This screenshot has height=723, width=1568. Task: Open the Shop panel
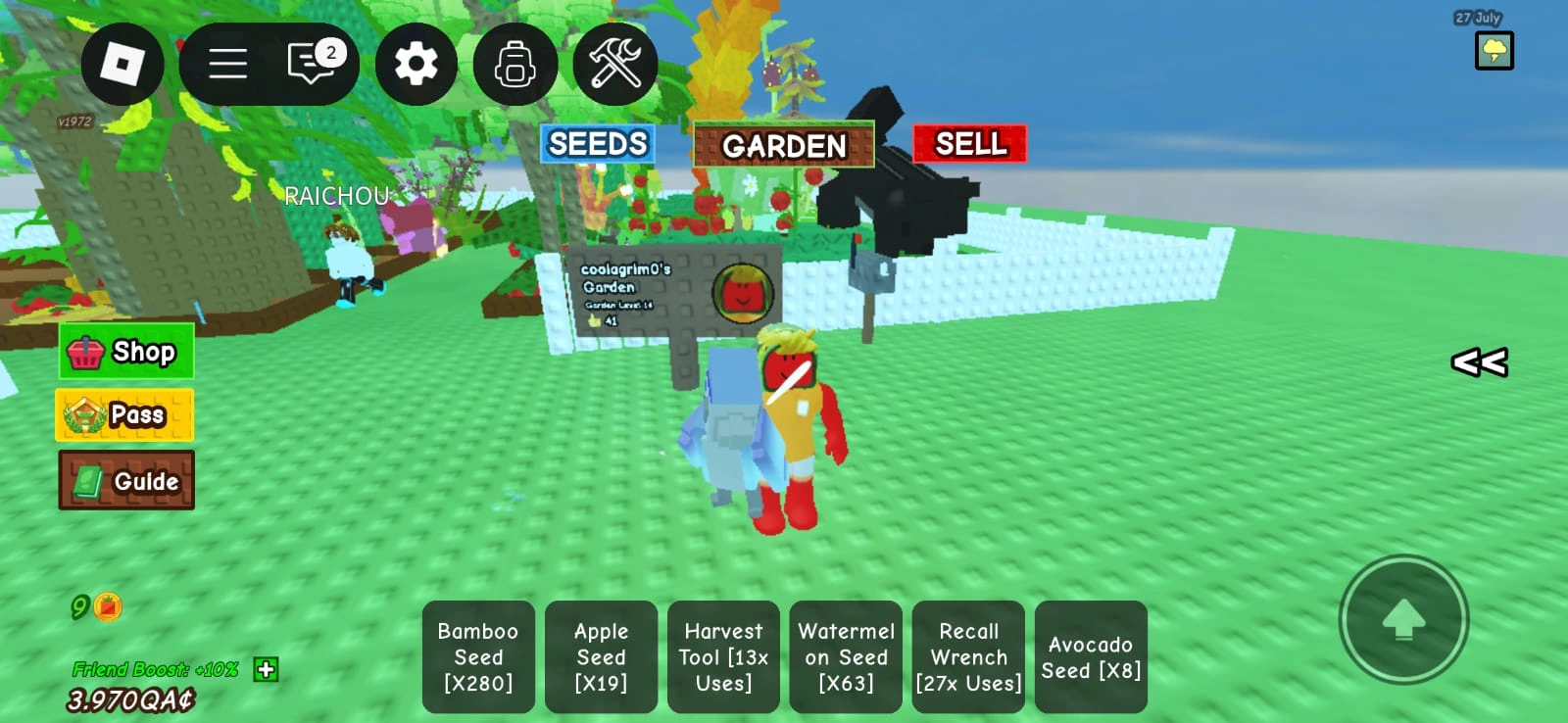[125, 352]
